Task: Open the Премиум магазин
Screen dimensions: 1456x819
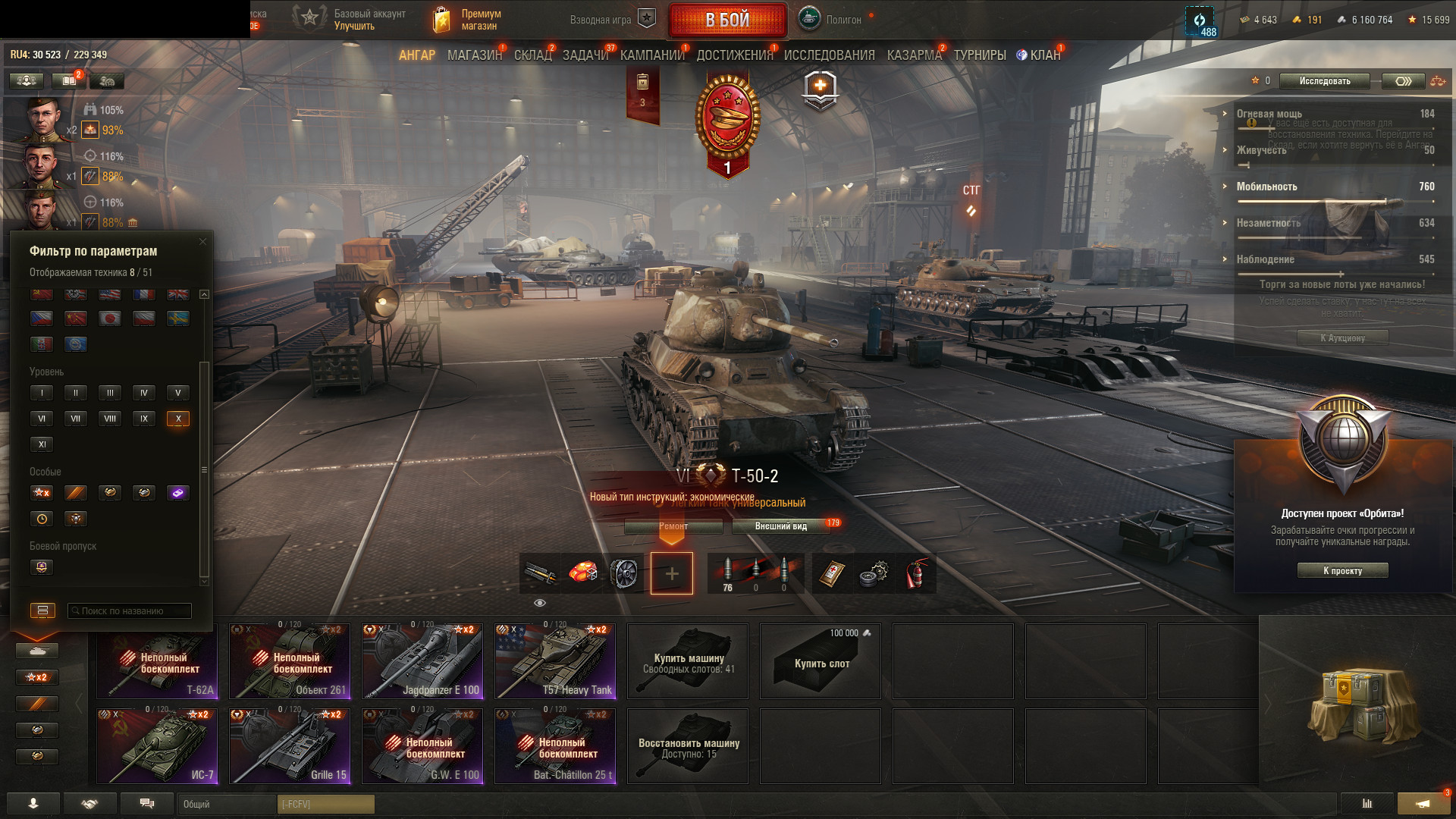Action: pos(468,20)
